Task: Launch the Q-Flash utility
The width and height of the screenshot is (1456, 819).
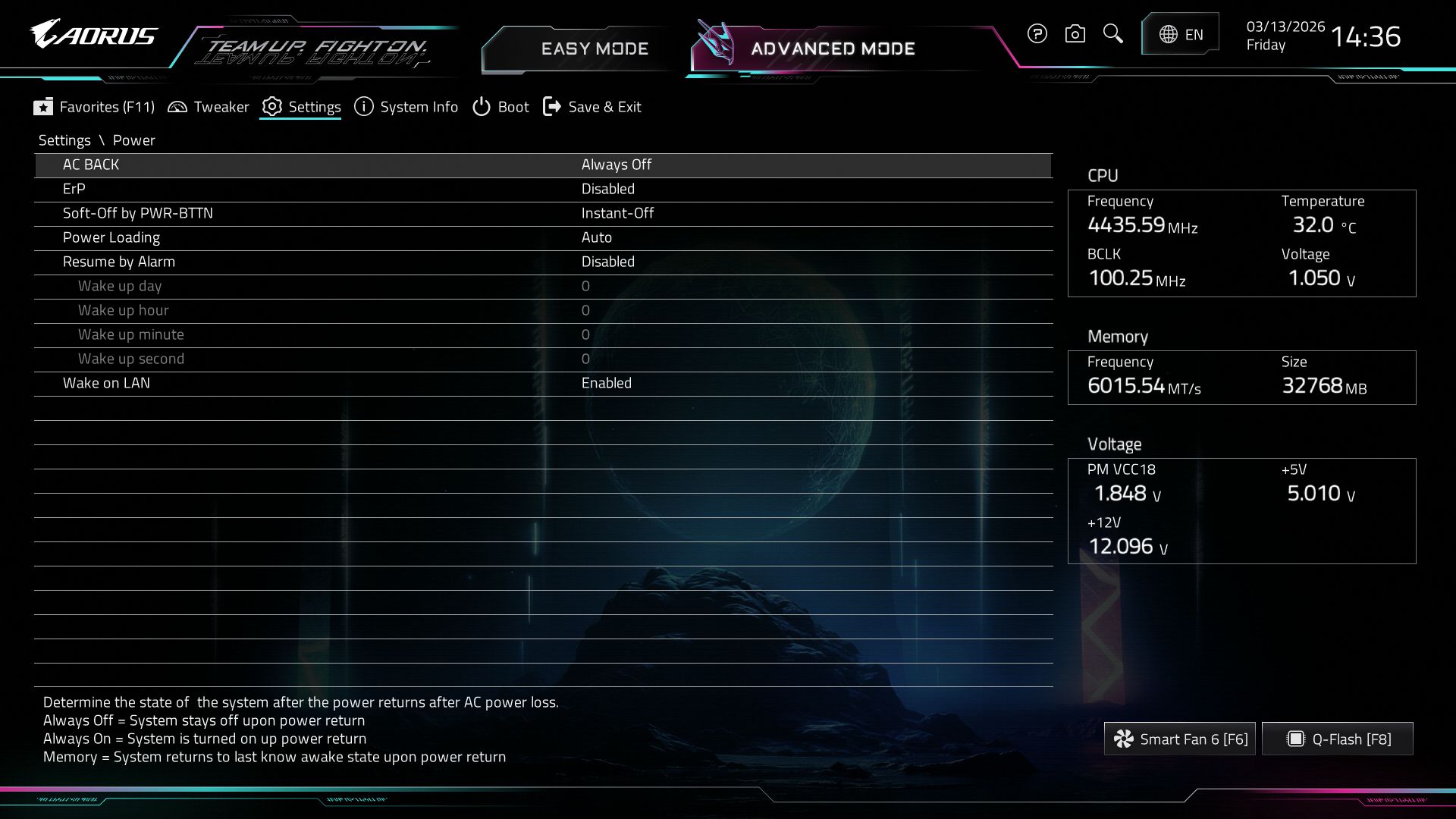Action: pos(1338,739)
